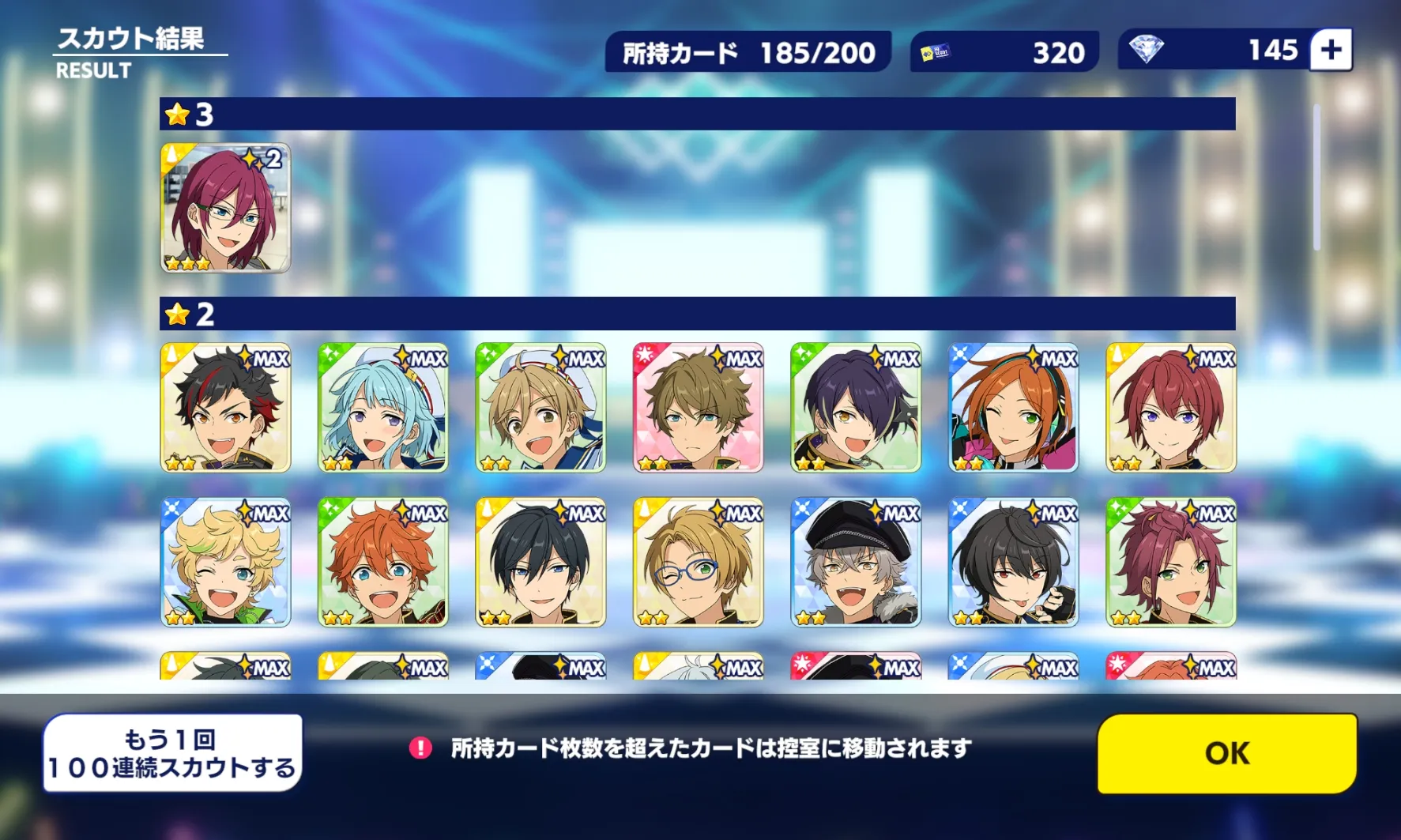Select the tan-haired sailor cap card
The height and width of the screenshot is (840, 1401).
(x=540, y=408)
